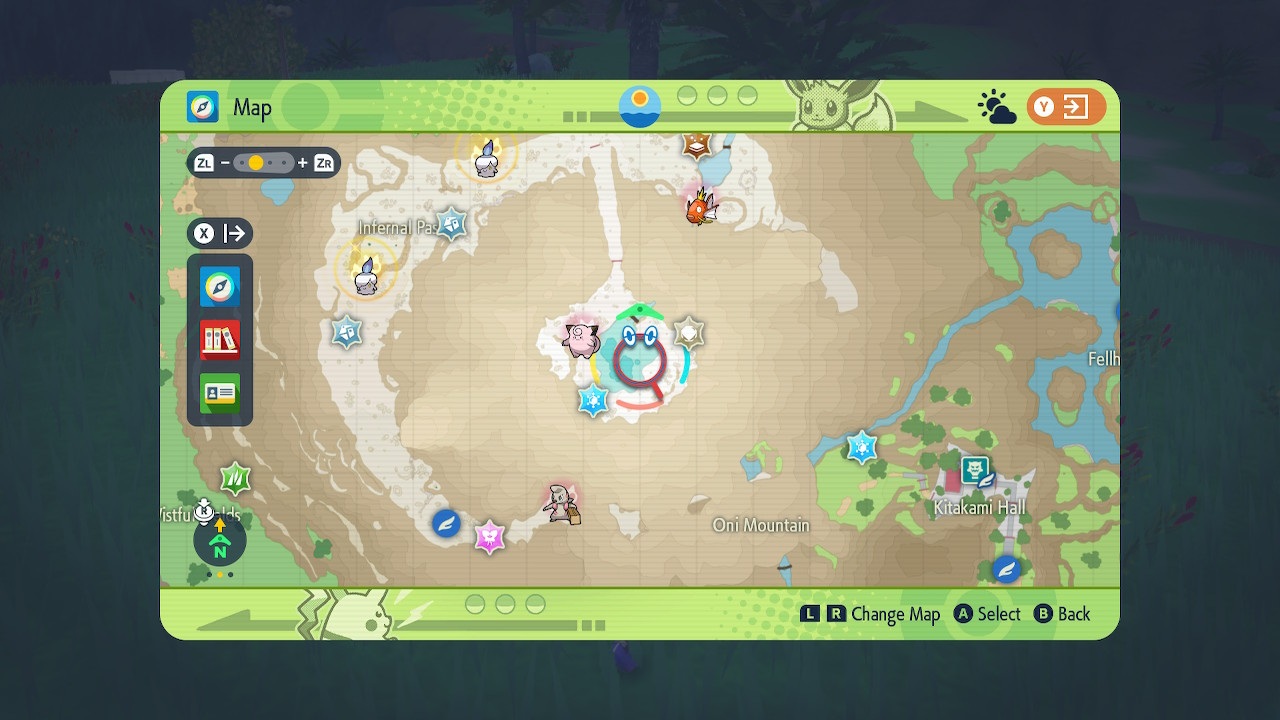
Task: Click the middle green circle on the bottom bar
Action: [503, 604]
